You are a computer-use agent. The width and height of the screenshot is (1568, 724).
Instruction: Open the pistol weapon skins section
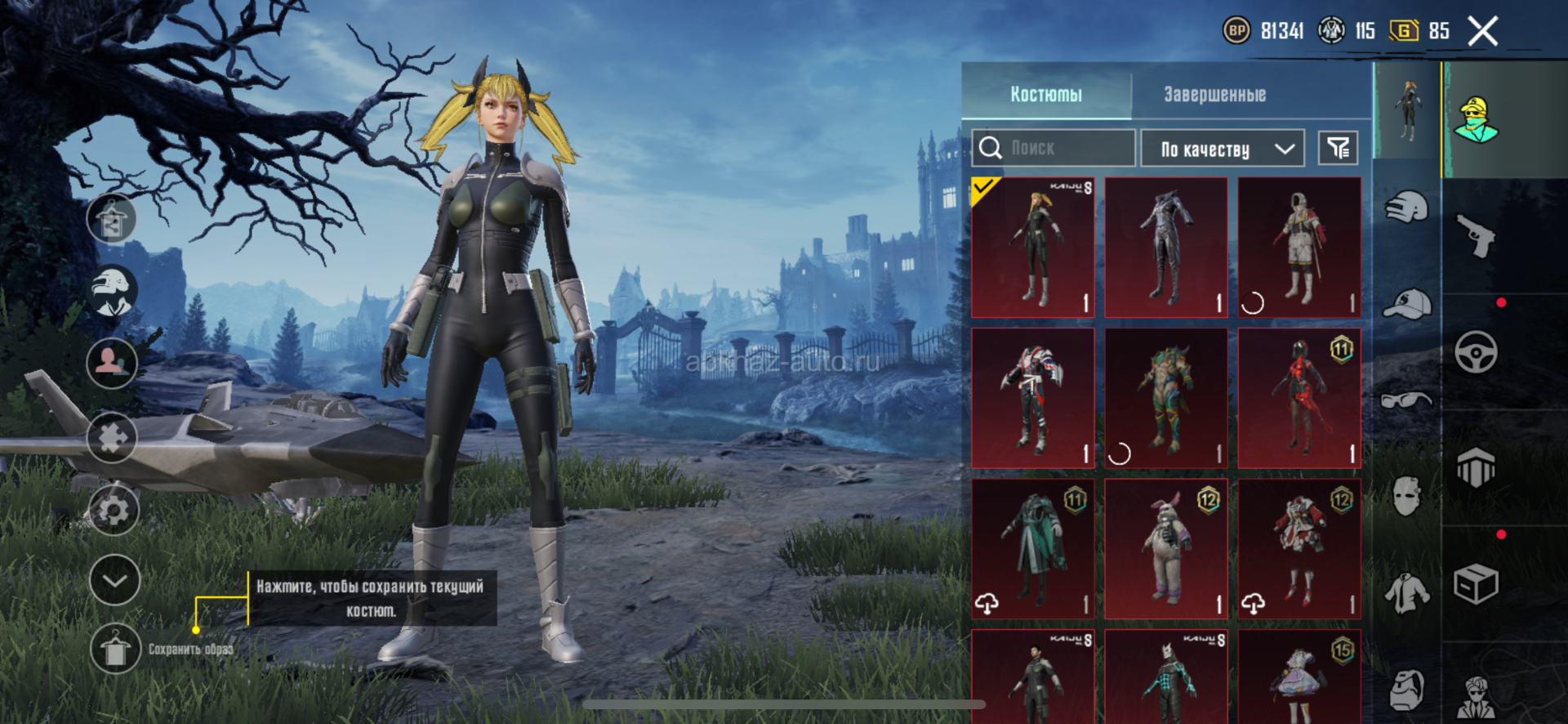click(x=1477, y=236)
